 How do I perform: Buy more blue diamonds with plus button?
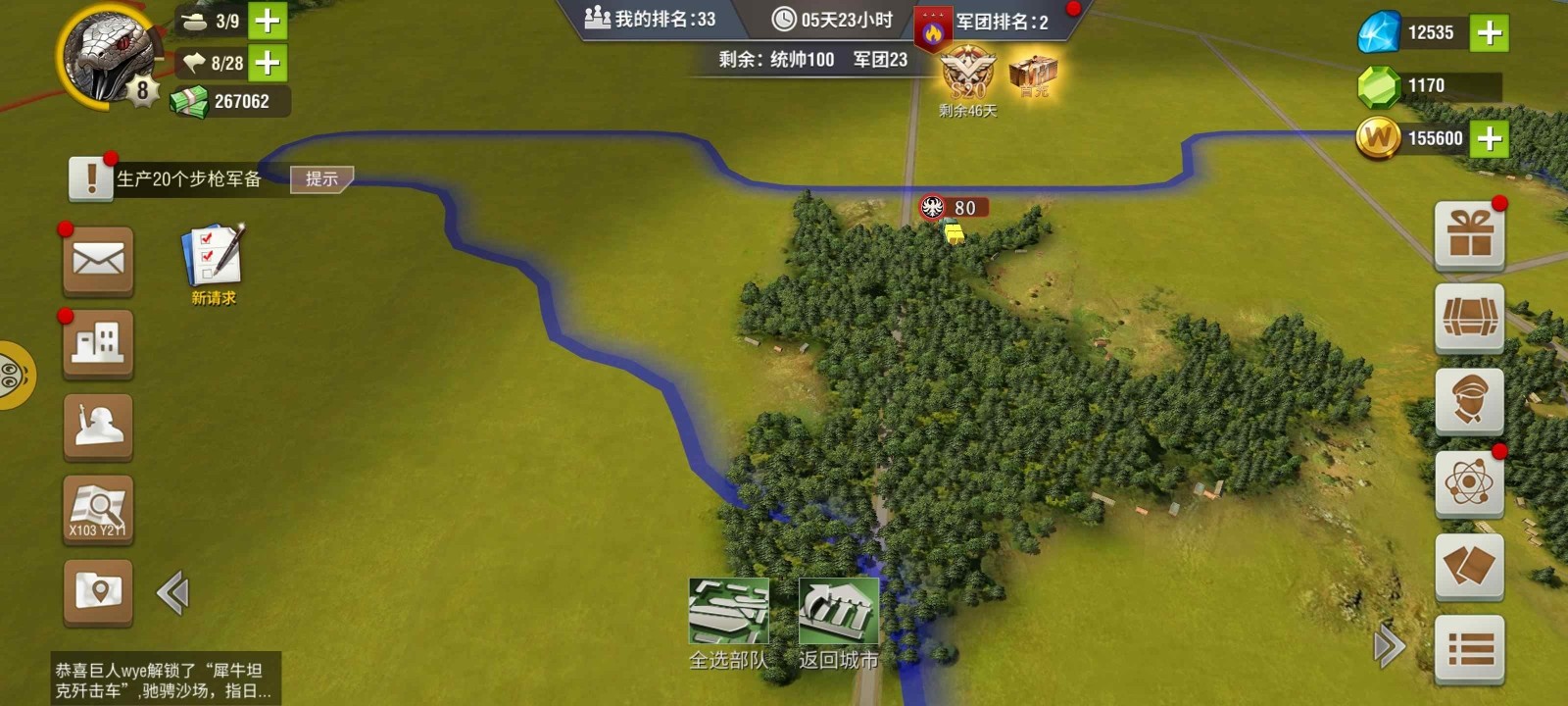(1489, 33)
